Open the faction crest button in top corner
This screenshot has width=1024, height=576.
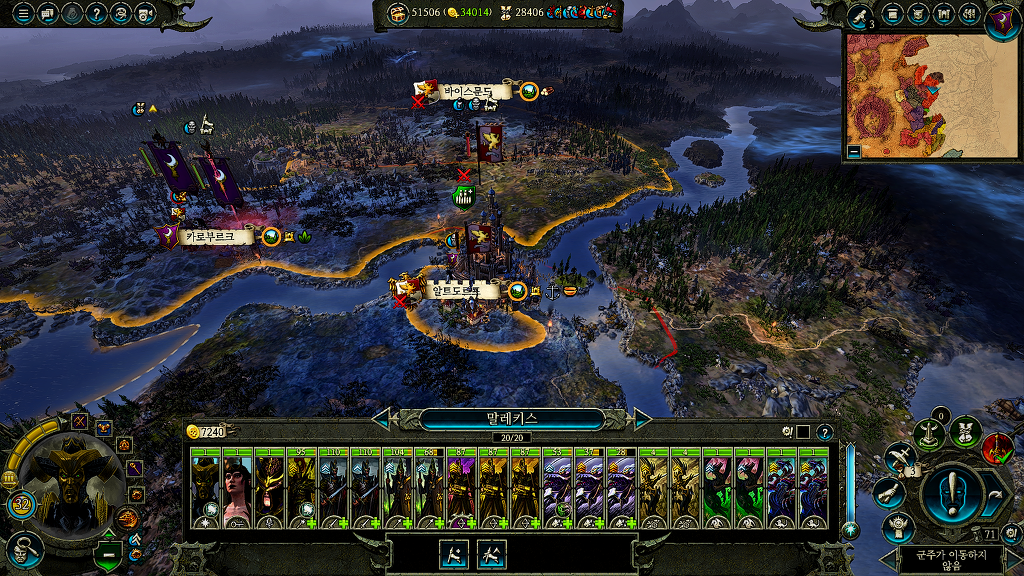point(1002,19)
